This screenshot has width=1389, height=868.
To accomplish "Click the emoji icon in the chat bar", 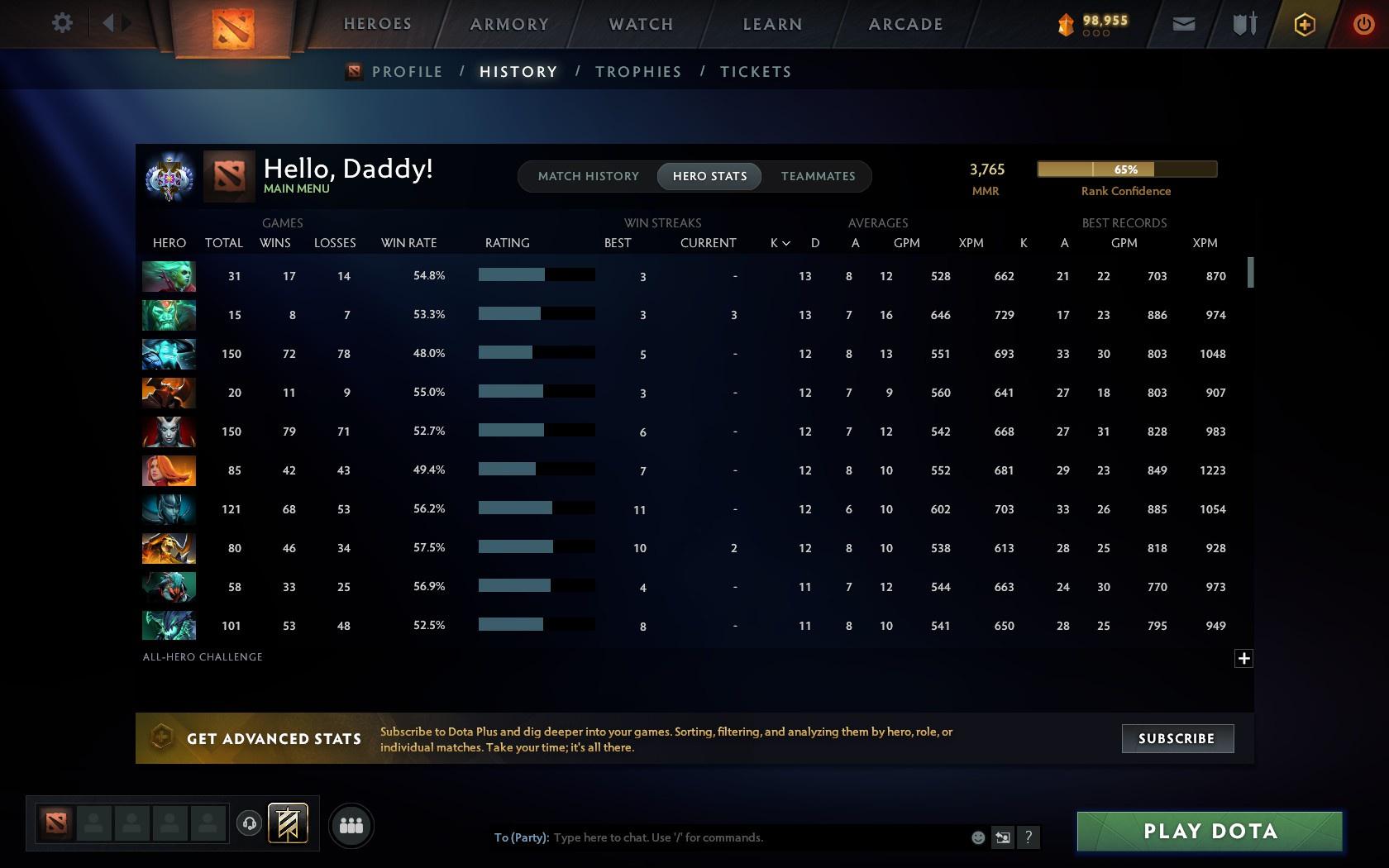I will pos(978,837).
